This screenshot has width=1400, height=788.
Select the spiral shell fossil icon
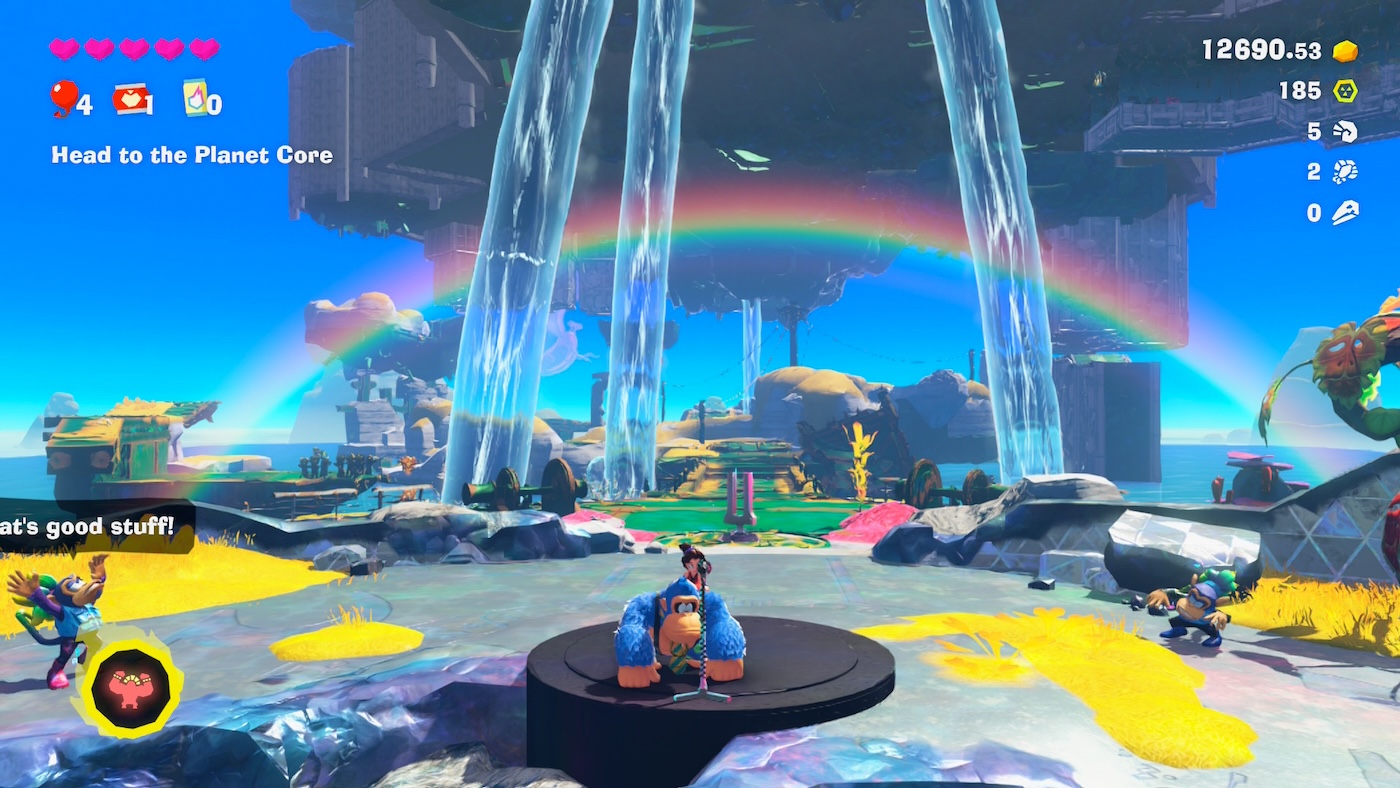pyautogui.click(x=1345, y=132)
